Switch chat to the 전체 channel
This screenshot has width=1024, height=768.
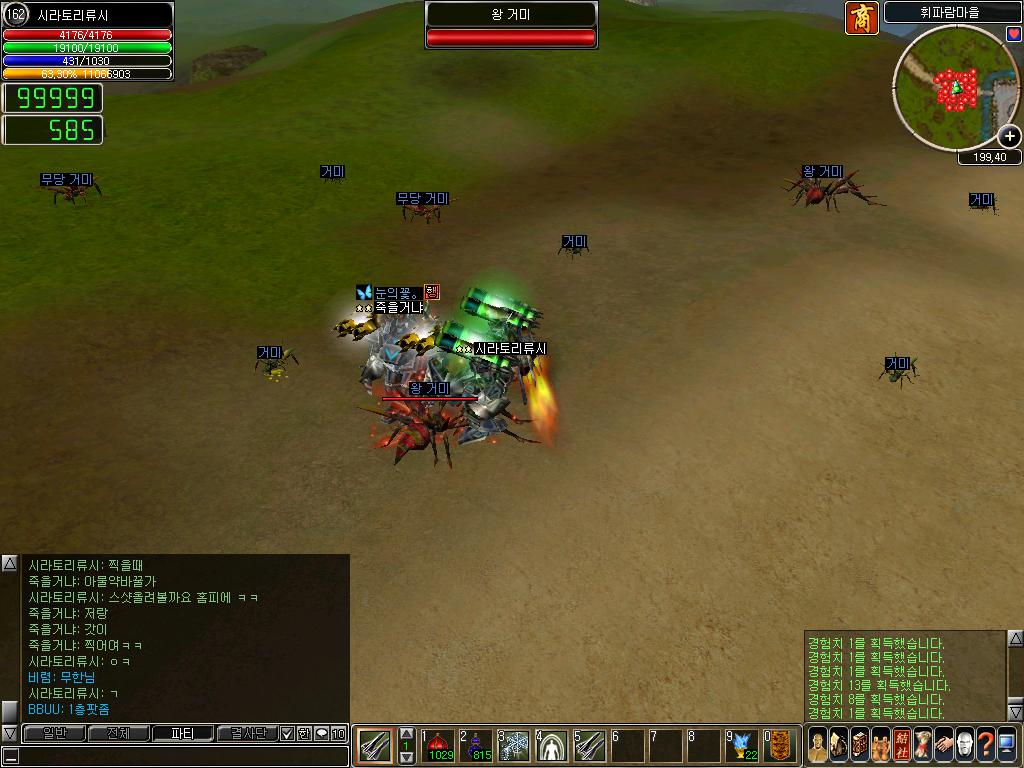(118, 734)
